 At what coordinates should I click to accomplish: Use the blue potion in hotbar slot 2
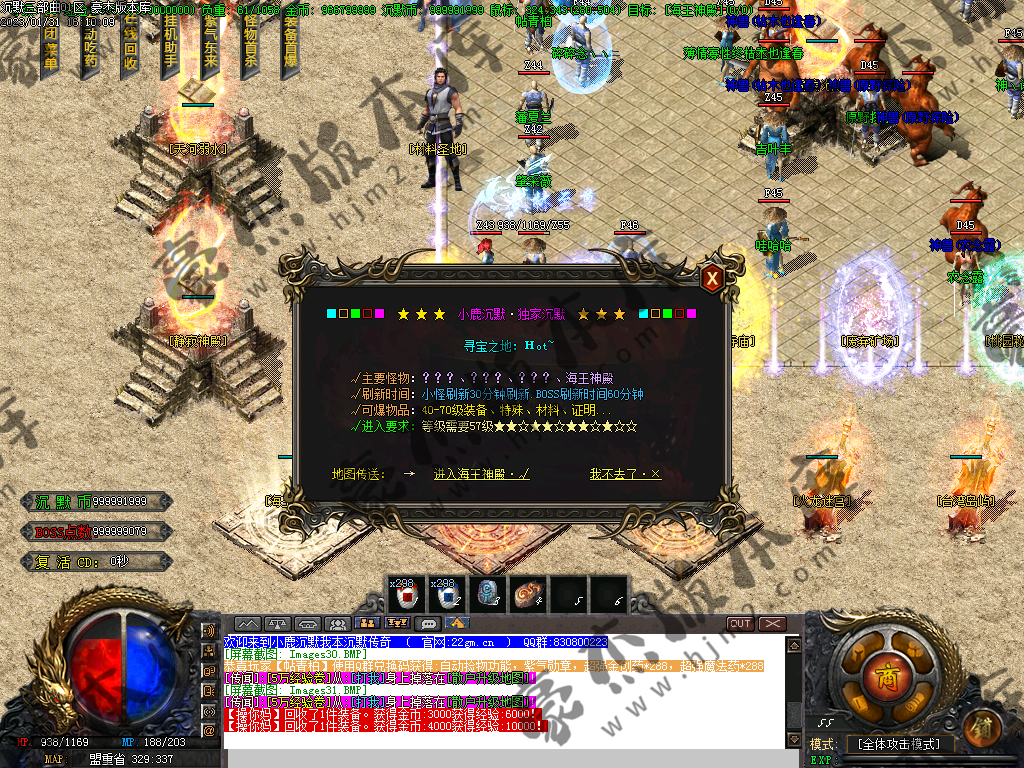447,595
